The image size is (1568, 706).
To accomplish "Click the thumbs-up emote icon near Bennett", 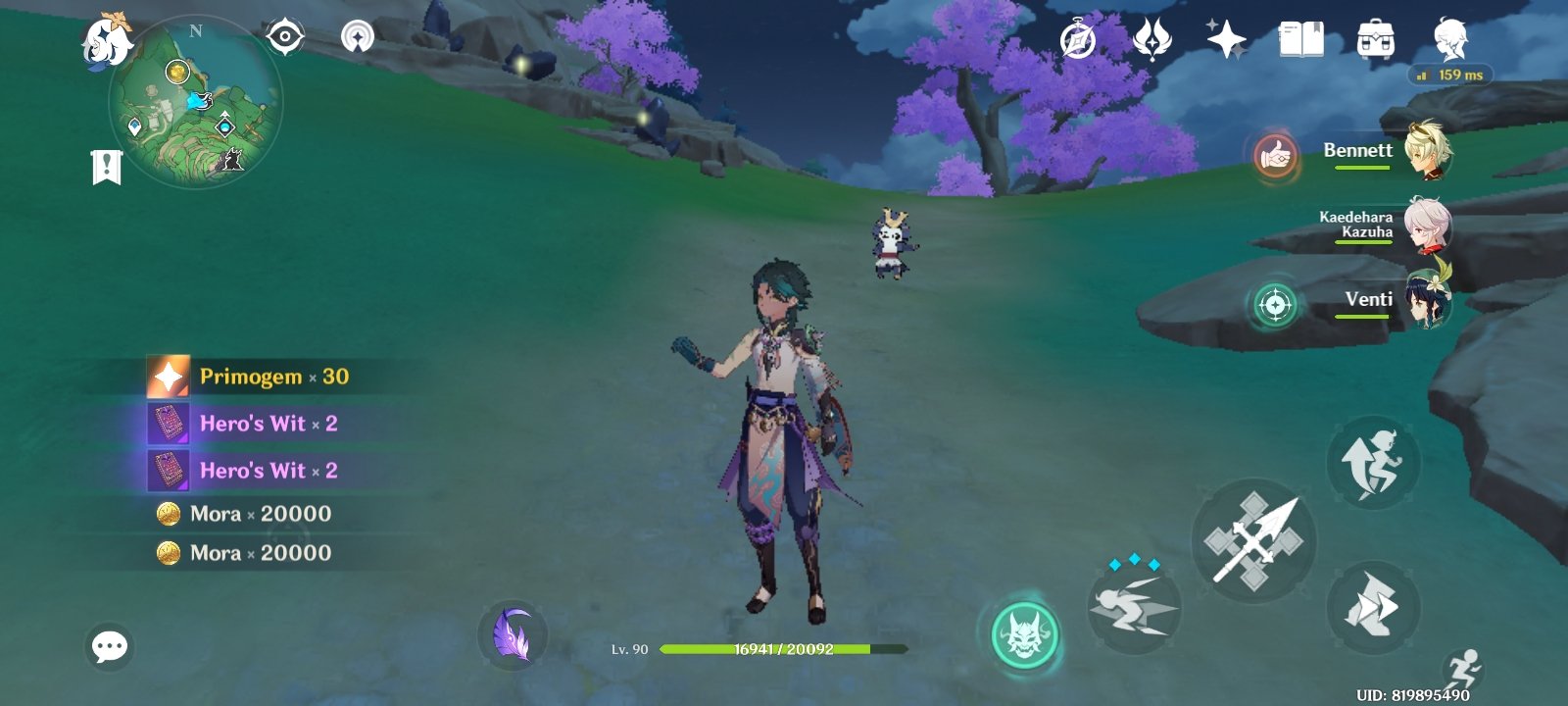I will click(x=1275, y=156).
